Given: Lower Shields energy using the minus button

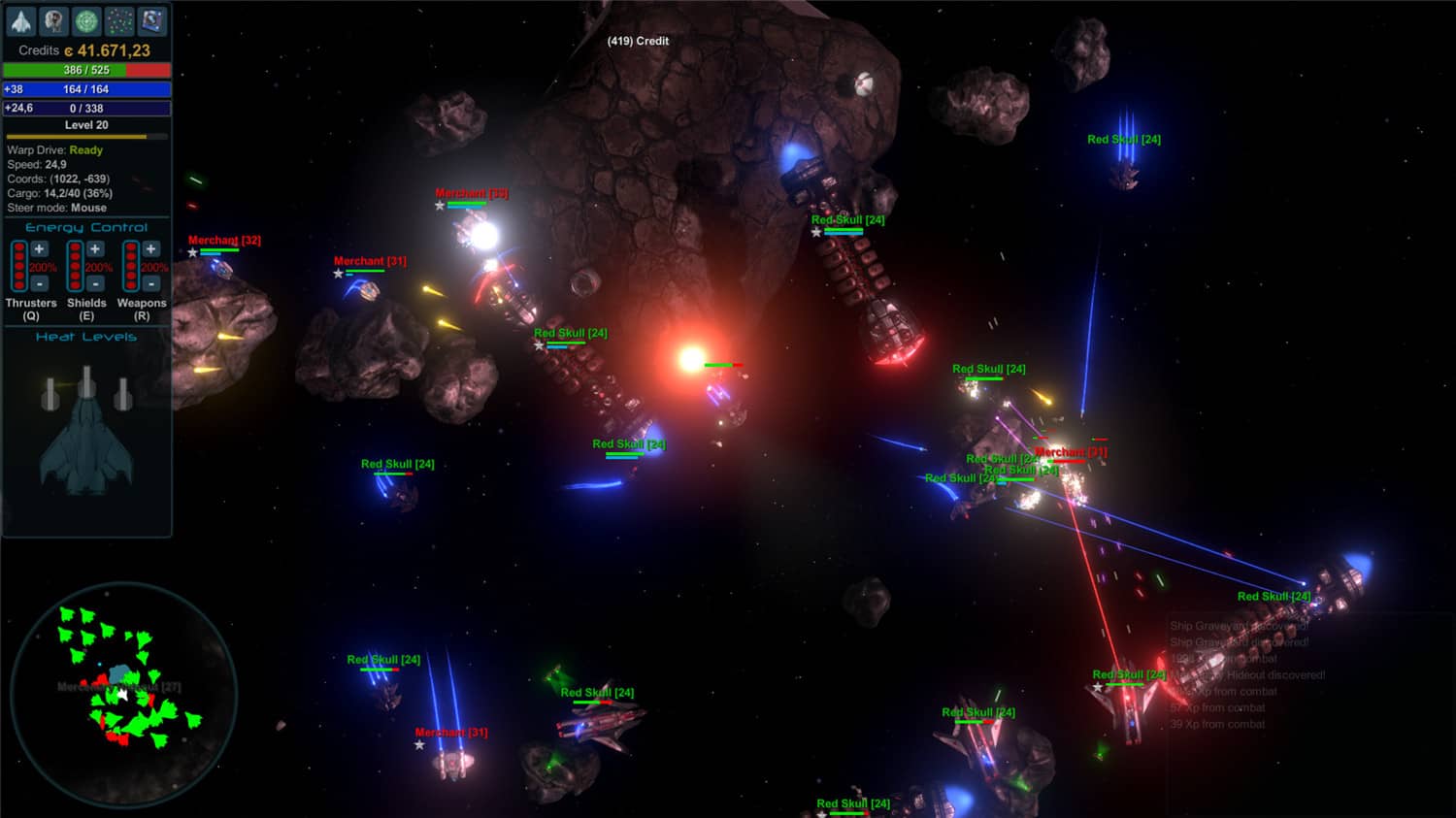Looking at the screenshot, I should (95, 283).
